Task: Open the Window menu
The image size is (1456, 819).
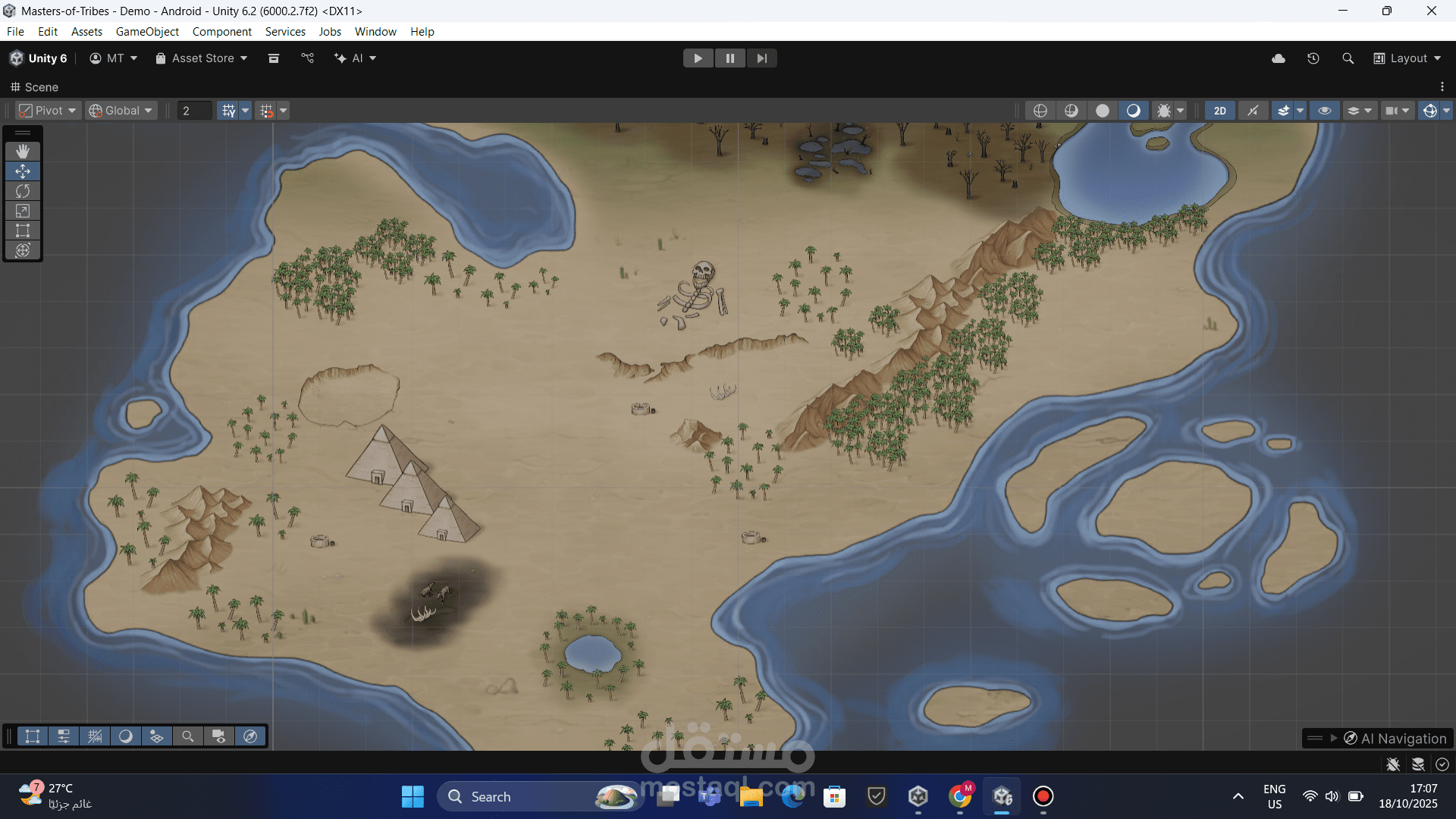Action: [375, 32]
